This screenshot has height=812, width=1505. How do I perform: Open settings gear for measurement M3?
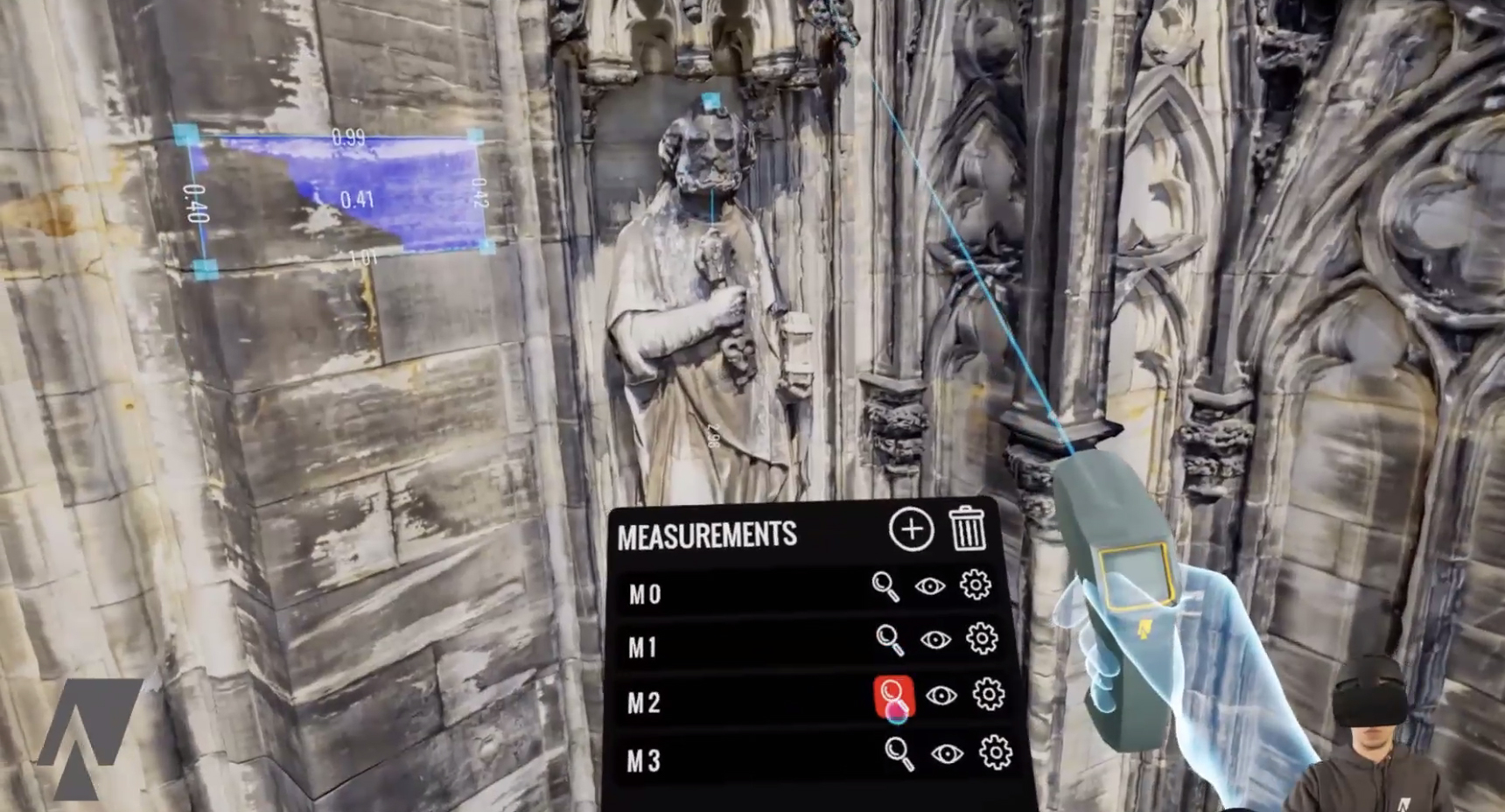[x=995, y=752]
